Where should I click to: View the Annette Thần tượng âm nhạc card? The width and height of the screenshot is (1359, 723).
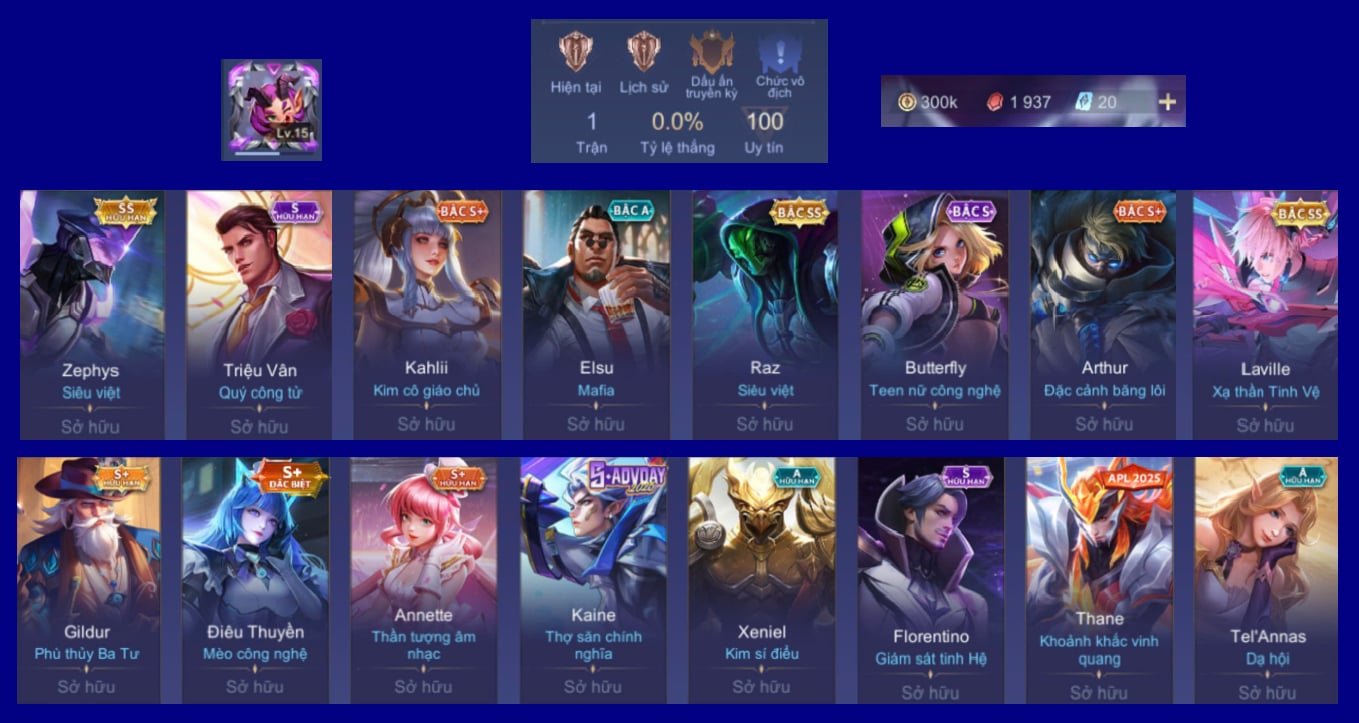(423, 580)
